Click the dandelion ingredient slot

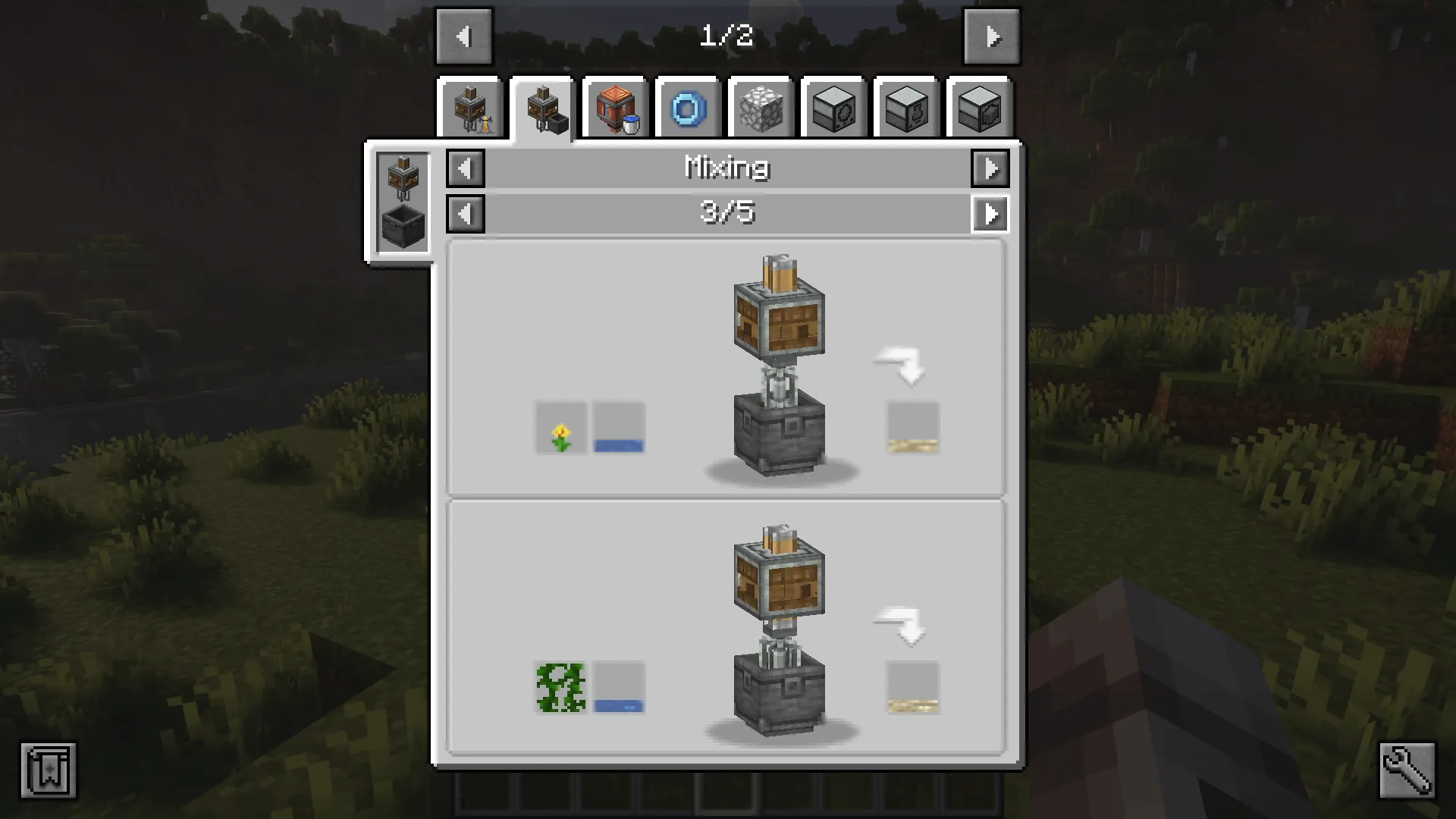pyautogui.click(x=560, y=427)
